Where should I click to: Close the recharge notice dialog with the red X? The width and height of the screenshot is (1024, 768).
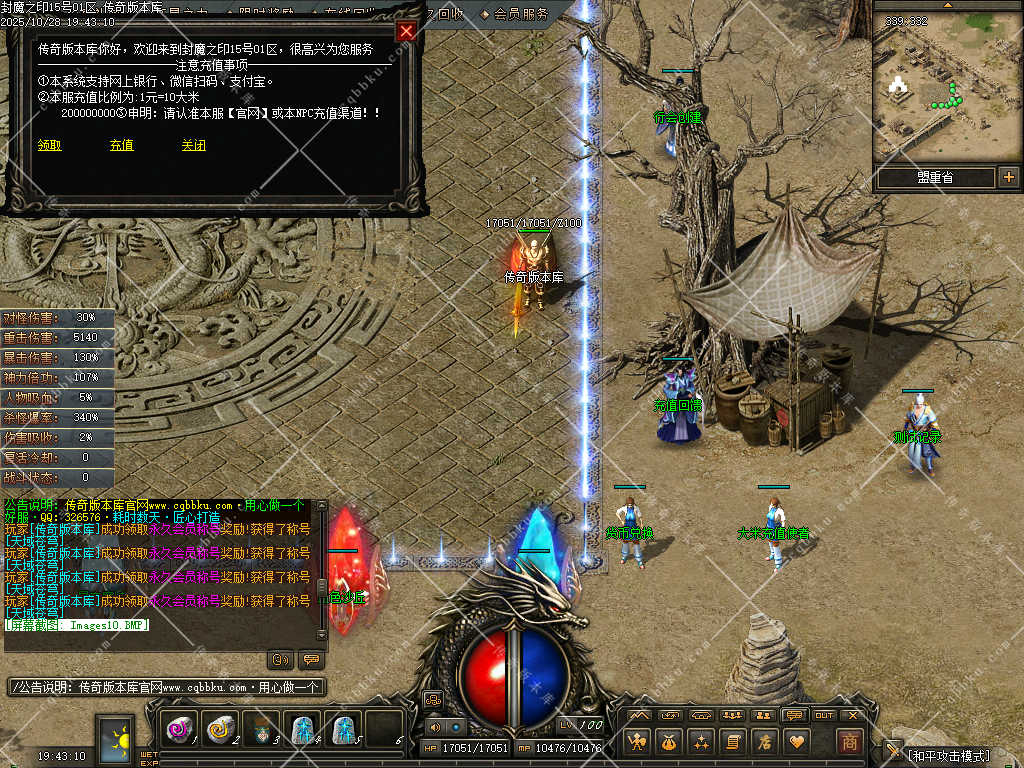point(406,31)
